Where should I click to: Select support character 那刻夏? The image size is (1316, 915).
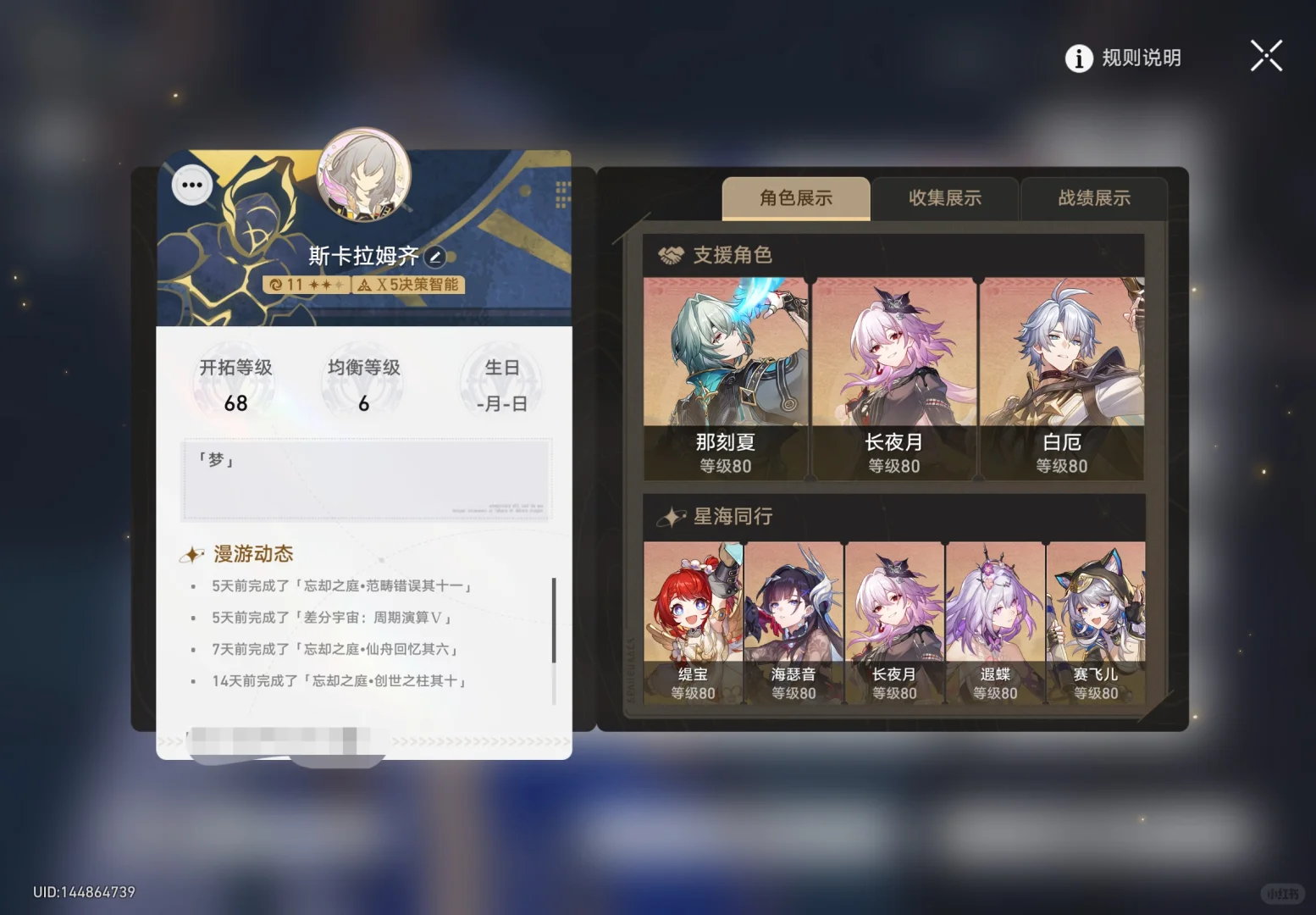point(724,369)
